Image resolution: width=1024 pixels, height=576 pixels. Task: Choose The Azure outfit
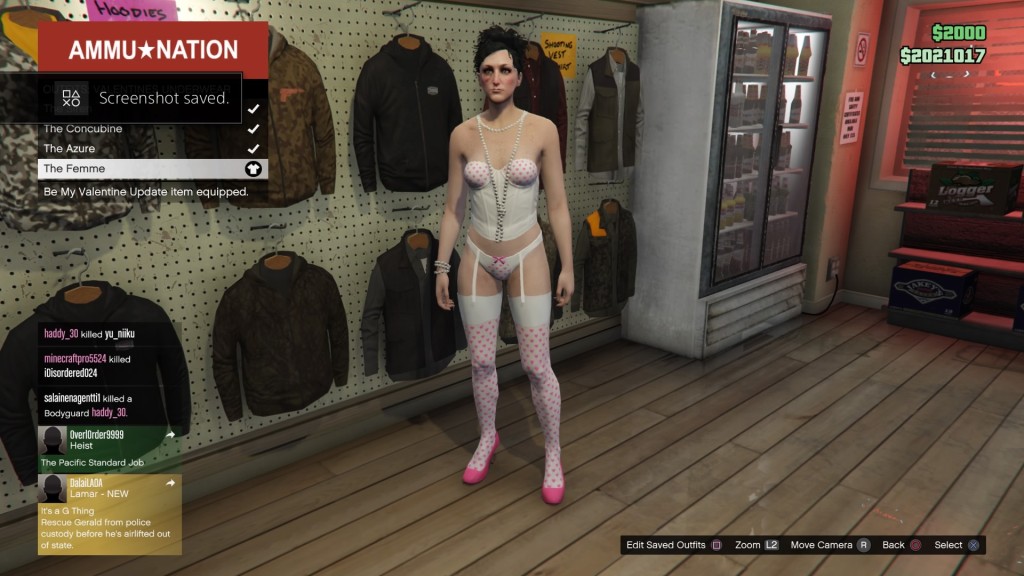tap(152, 148)
